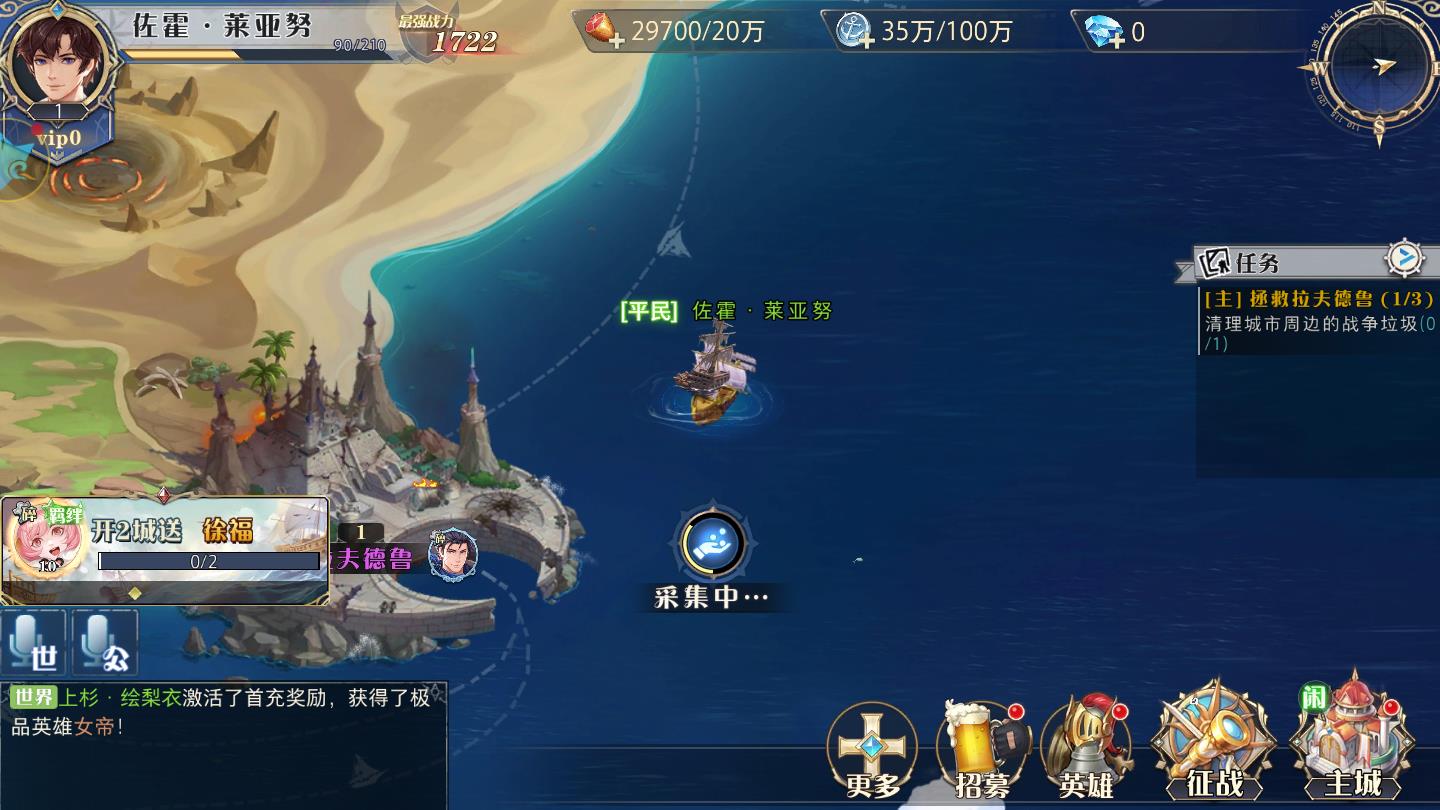The height and width of the screenshot is (810, 1440).
Task: Select the 拉夫德鲁 city name label
Action: (x=375, y=558)
